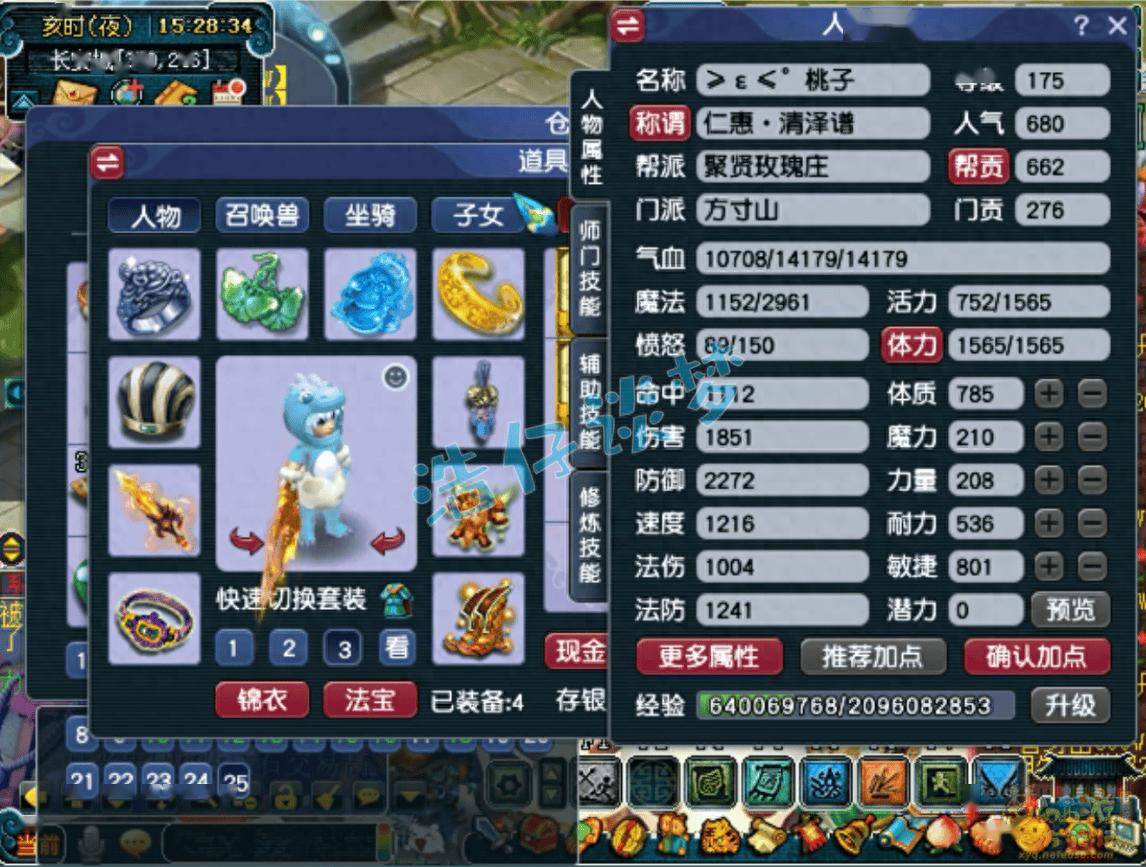Close the character attributes window
This screenshot has height=867, width=1146.
click(1118, 27)
